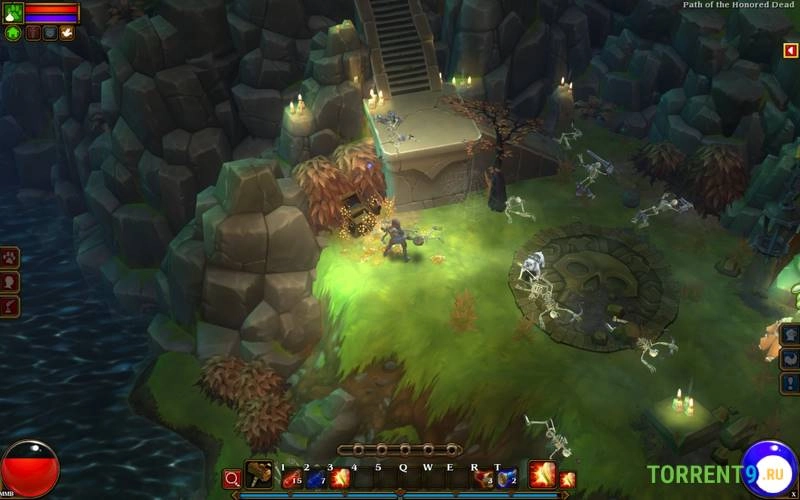Click the red head silhouette button on the left edge
The width and height of the screenshot is (800, 500).
9,281
